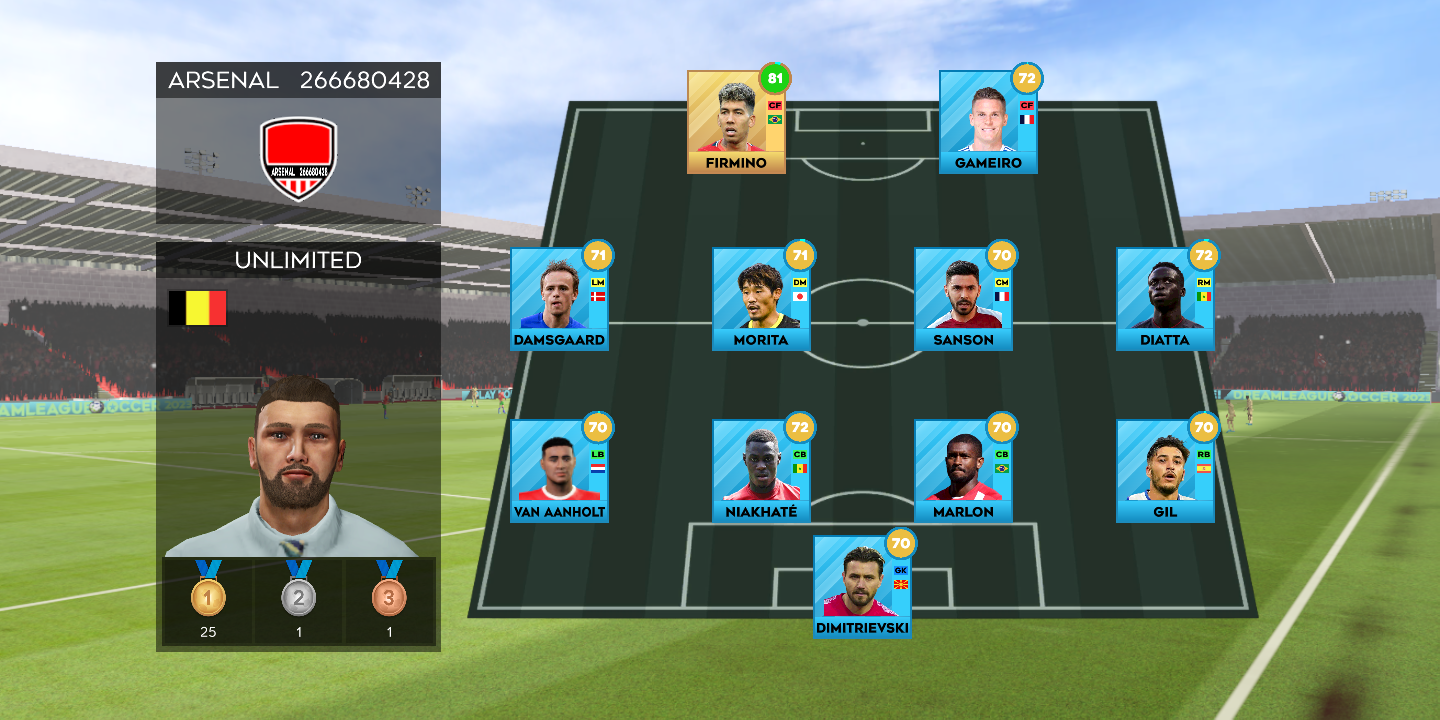Select the Gil right back card
The width and height of the screenshot is (1440, 720).
point(1165,471)
